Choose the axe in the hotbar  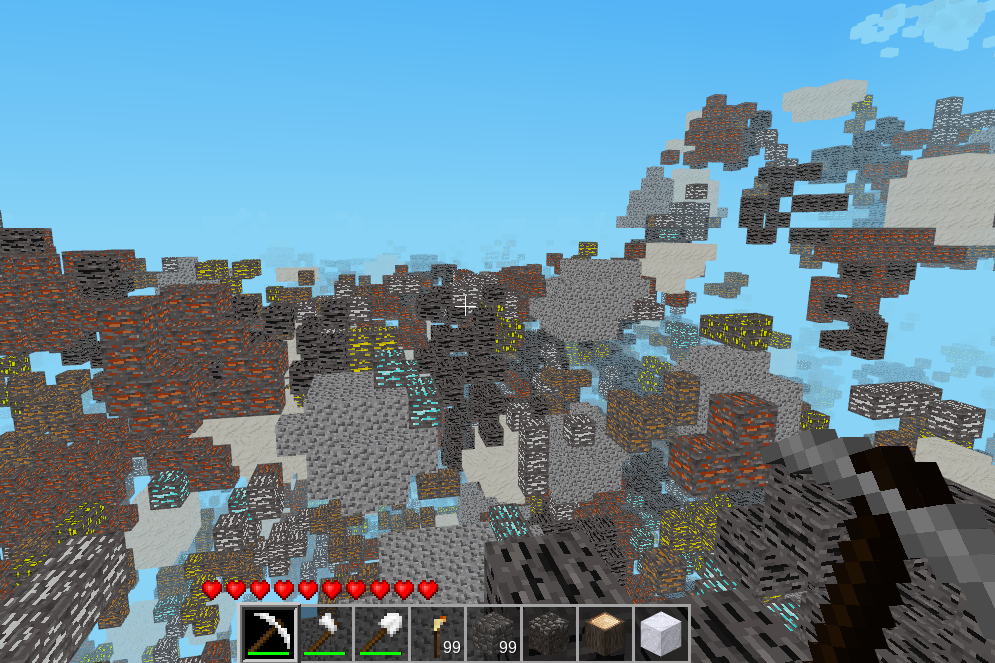point(326,633)
